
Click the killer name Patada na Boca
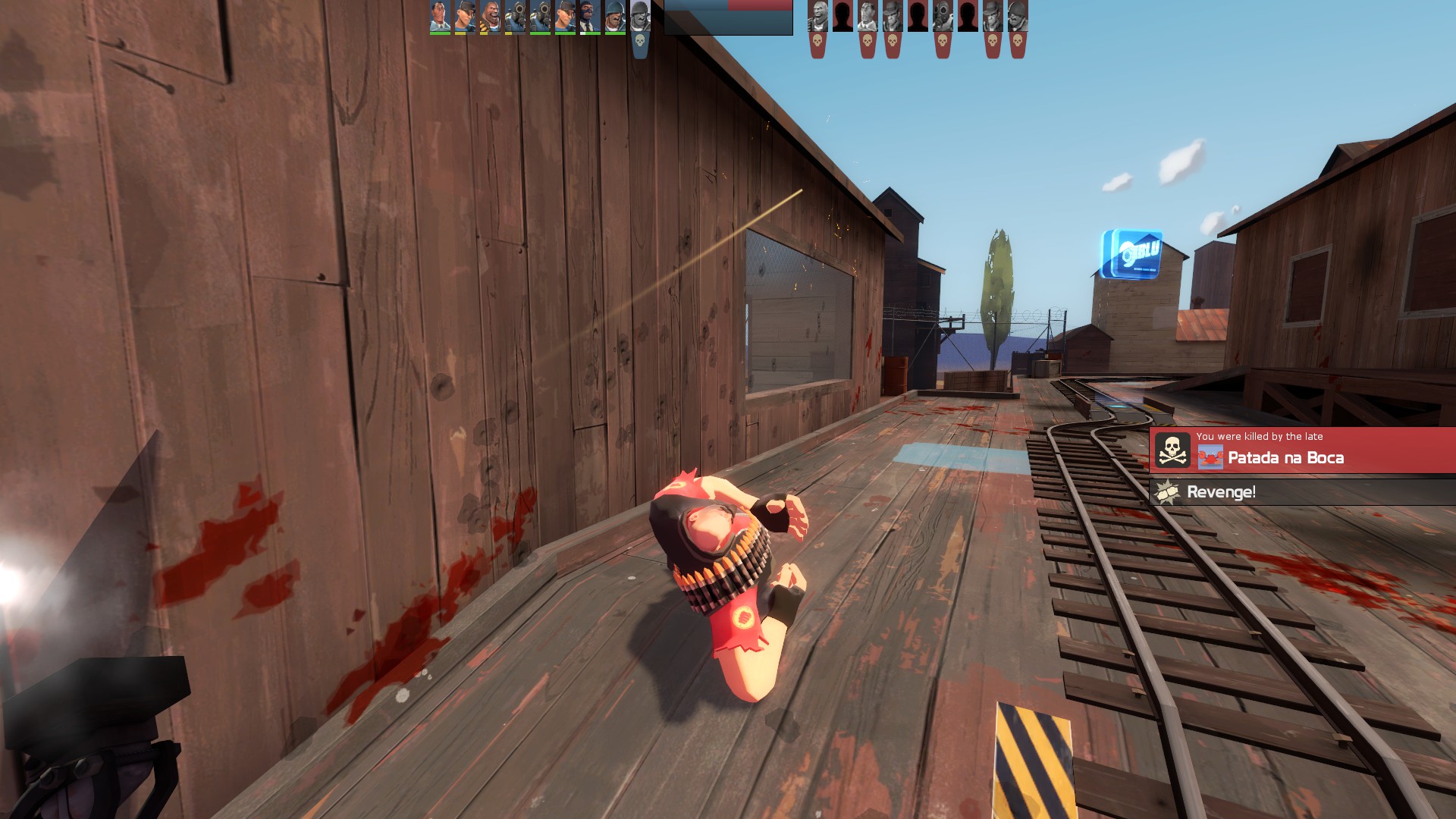point(1285,457)
